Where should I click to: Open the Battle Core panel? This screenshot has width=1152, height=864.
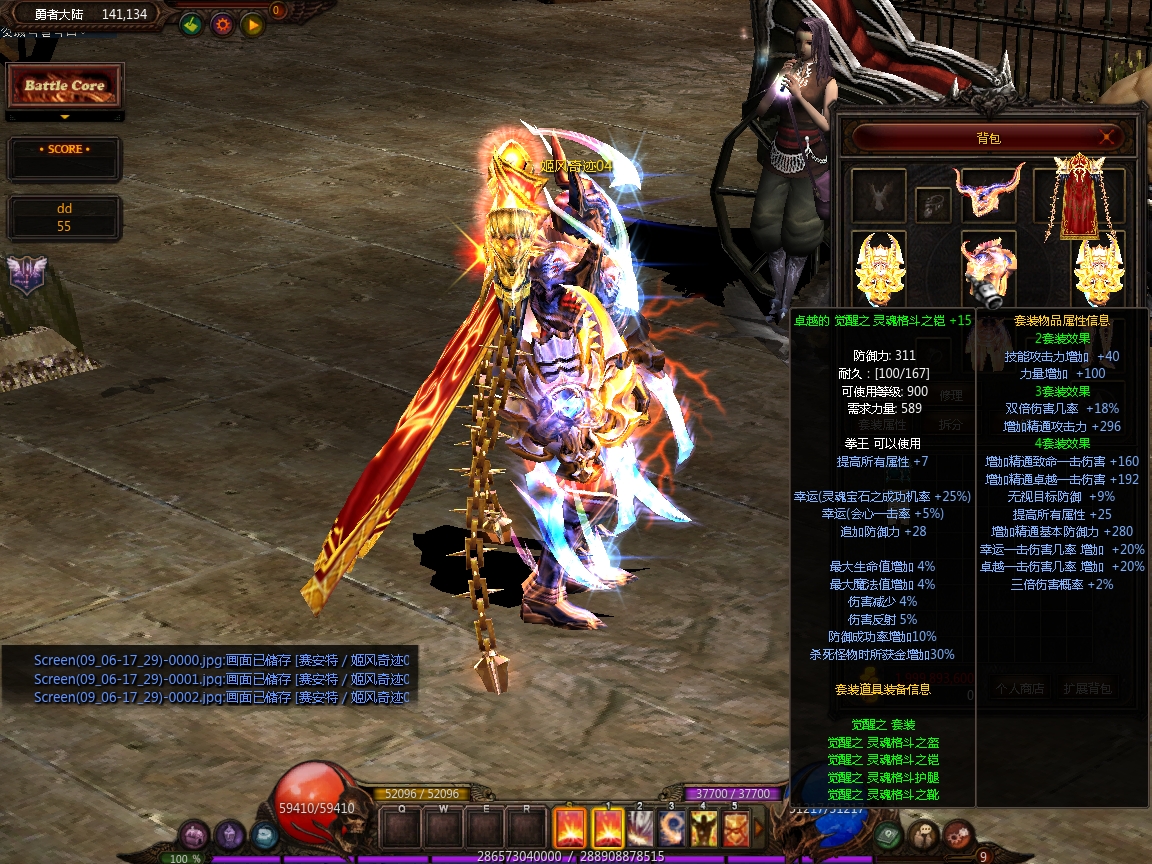tap(65, 87)
